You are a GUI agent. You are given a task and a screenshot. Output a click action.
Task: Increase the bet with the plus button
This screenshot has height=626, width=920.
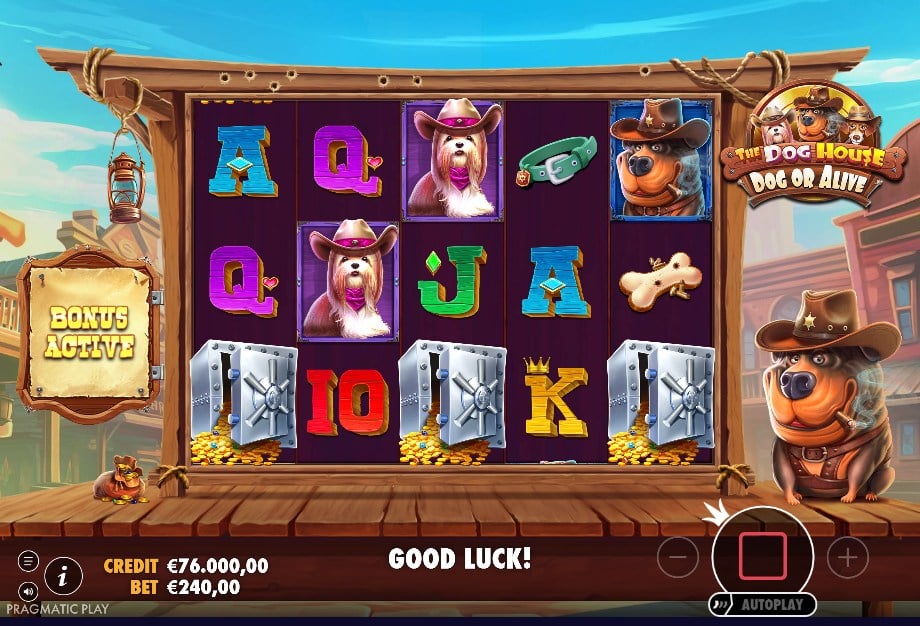coord(847,557)
